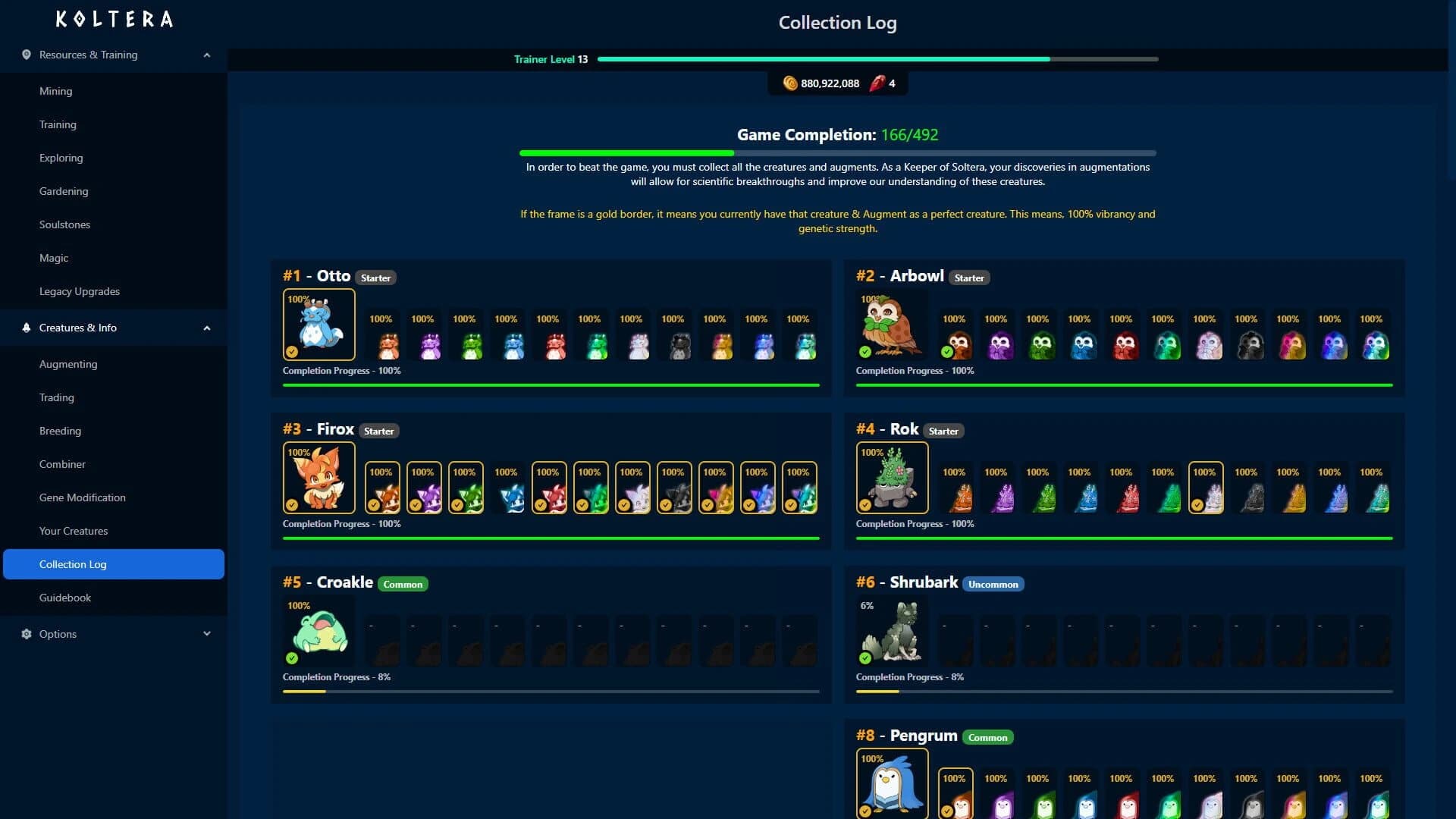Collapse the Resources & Training section
The image size is (1456, 819).
(x=207, y=55)
